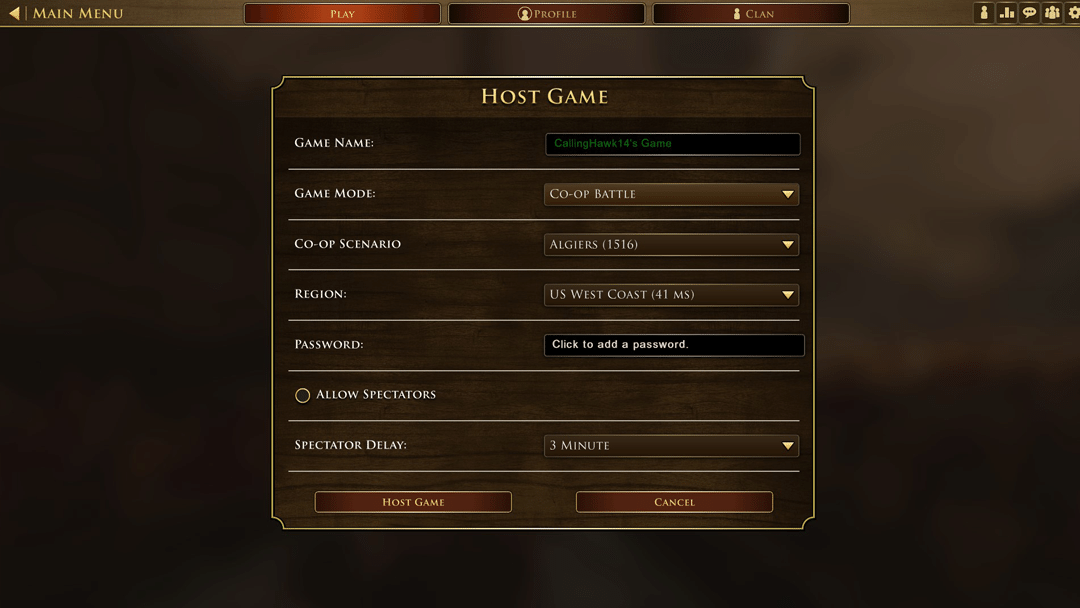Screen dimensions: 1080x608
Task: Open the Spectator Delay dropdown
Action: [x=671, y=446]
